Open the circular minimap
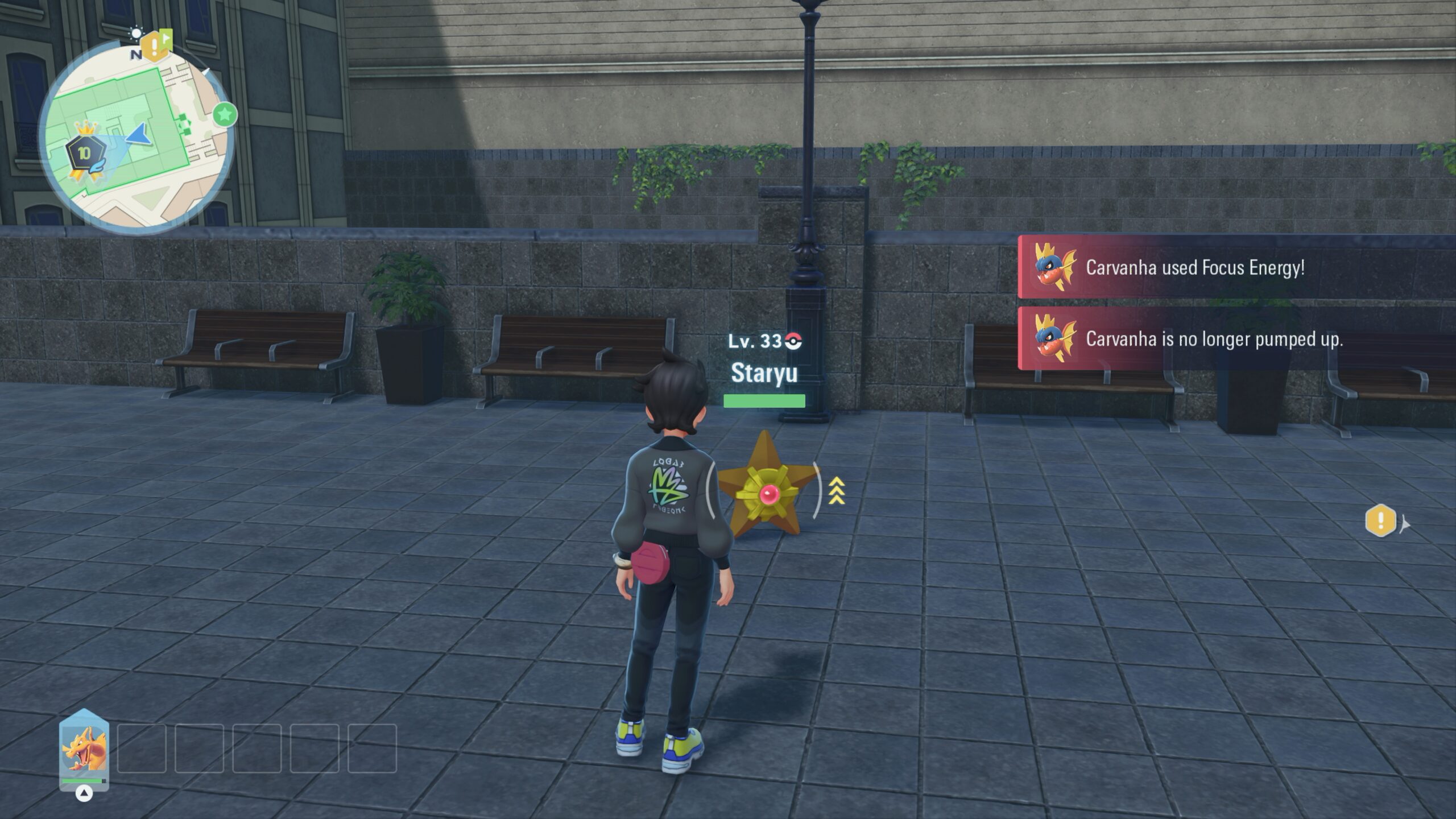 [136, 136]
